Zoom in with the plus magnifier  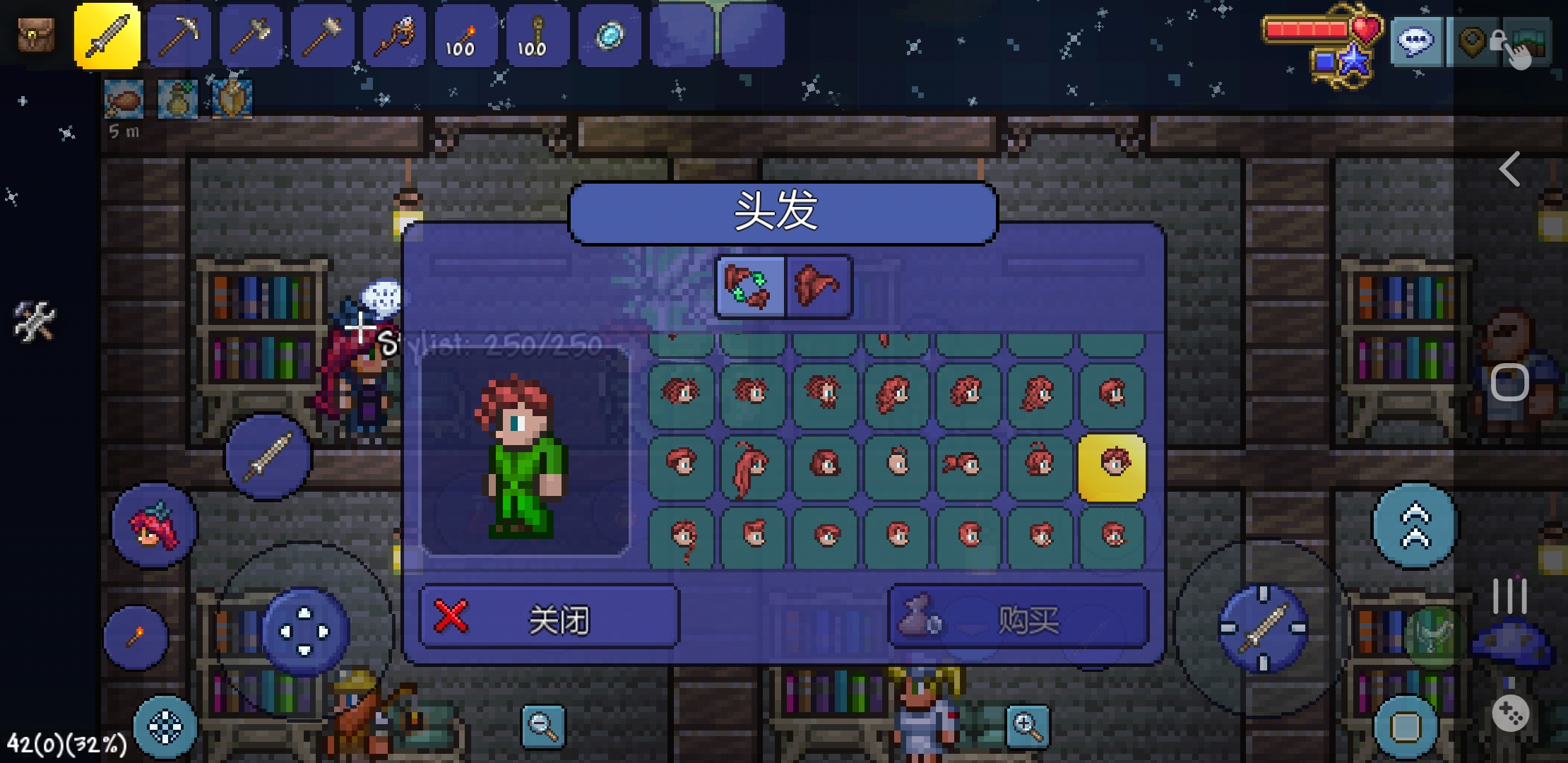coord(1028,726)
